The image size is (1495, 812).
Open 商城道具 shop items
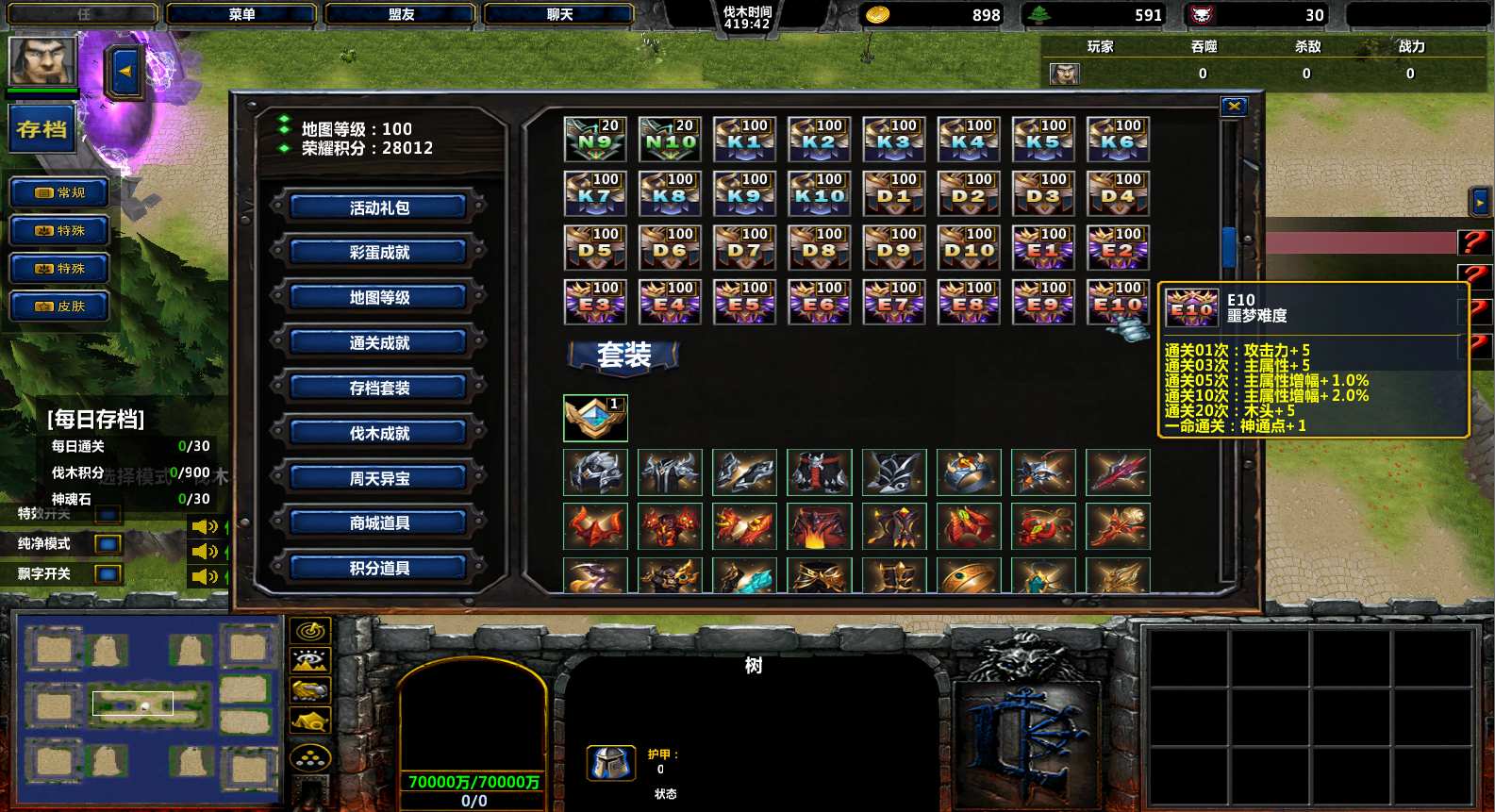coord(379,523)
